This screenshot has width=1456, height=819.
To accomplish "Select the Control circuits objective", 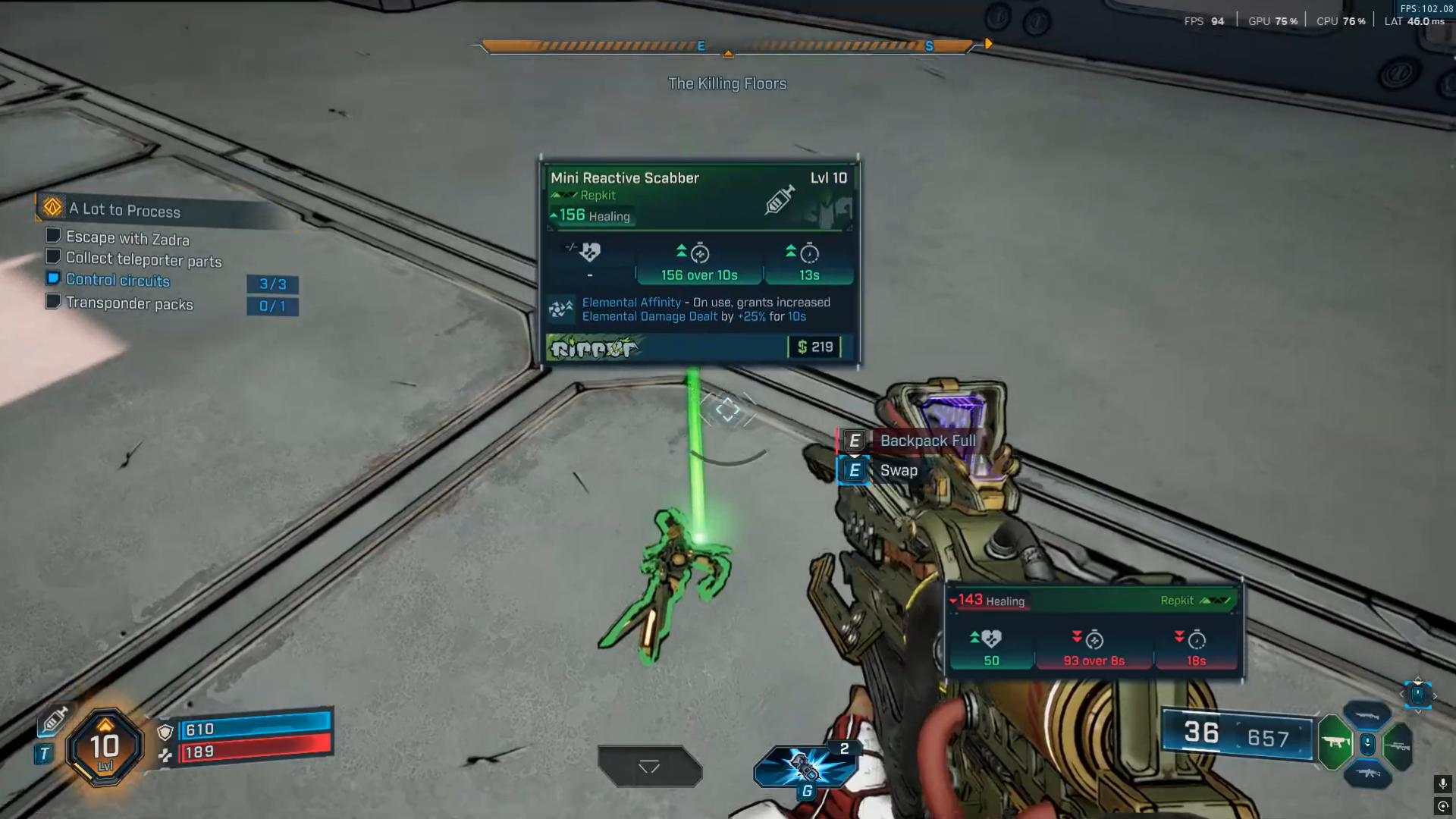I will click(x=118, y=280).
